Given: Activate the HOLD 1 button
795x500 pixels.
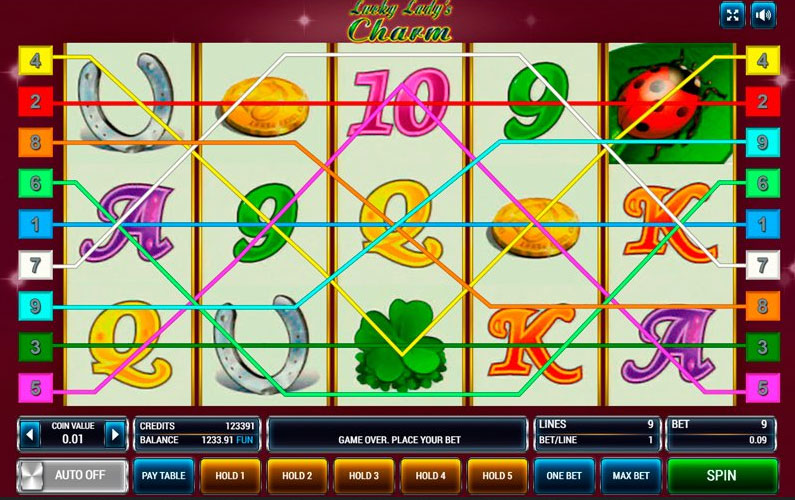Looking at the screenshot, I should pos(230,475).
